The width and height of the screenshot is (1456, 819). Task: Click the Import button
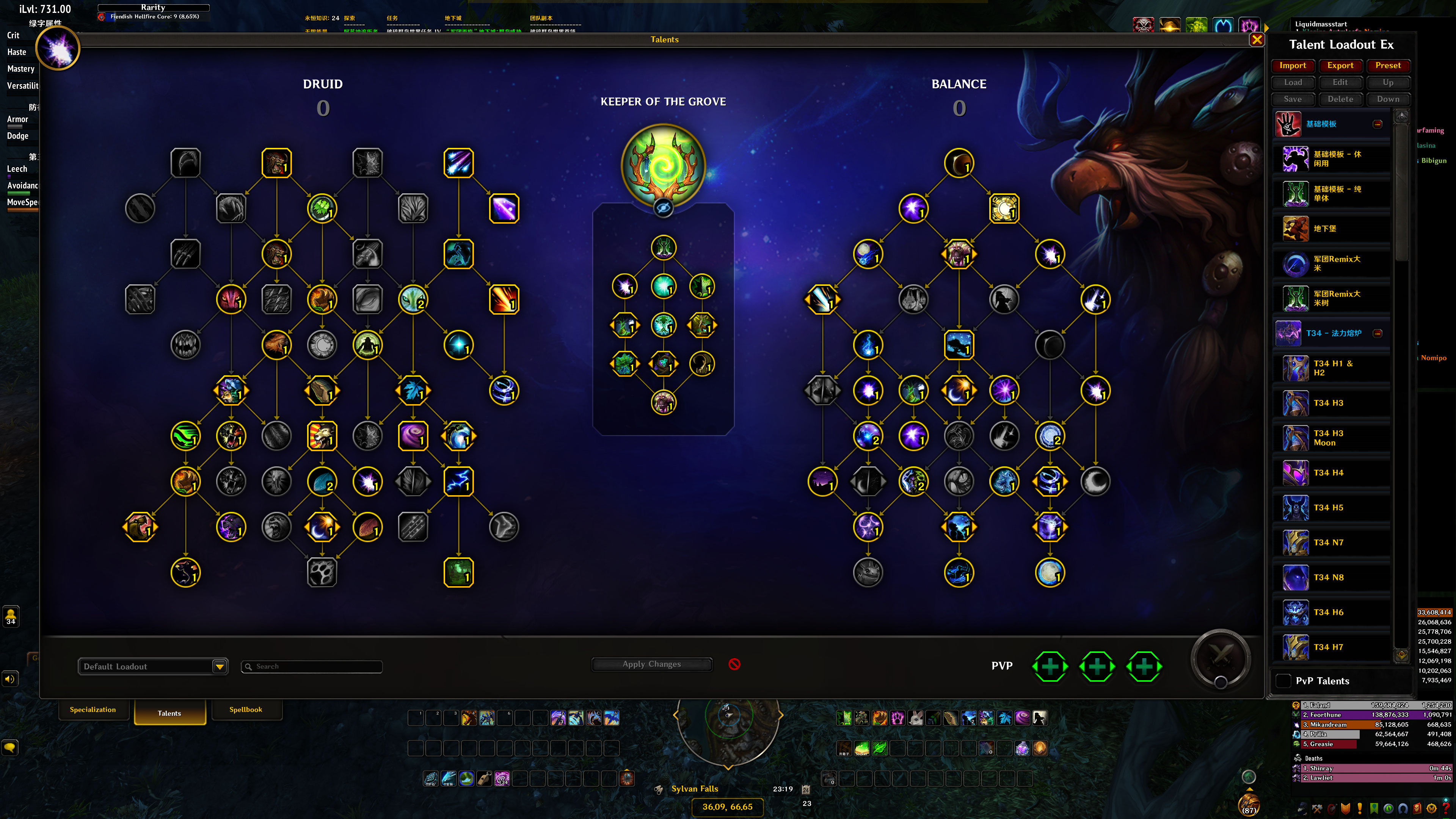(x=1293, y=66)
